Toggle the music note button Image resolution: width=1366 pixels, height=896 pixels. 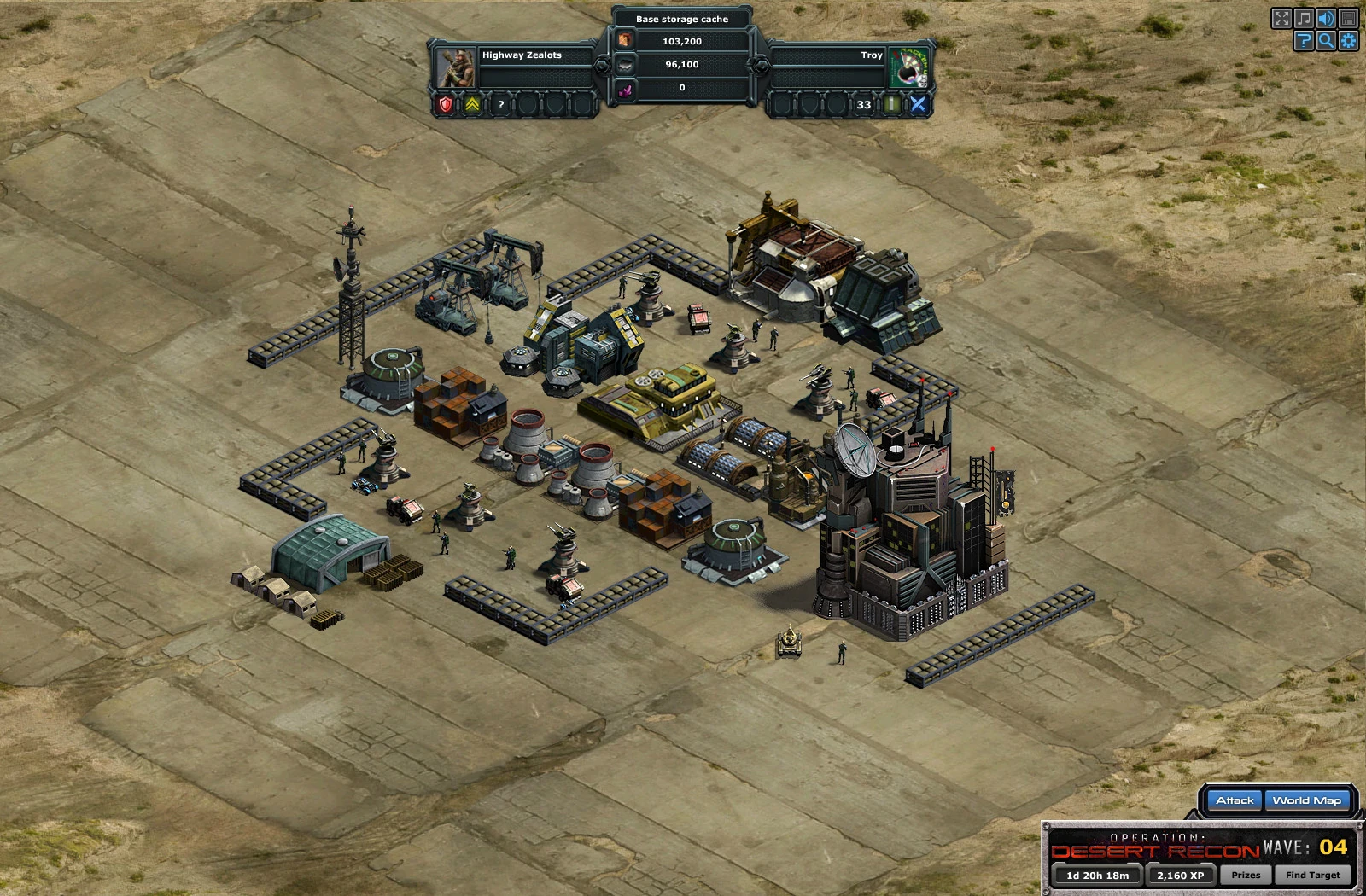pos(1304,18)
